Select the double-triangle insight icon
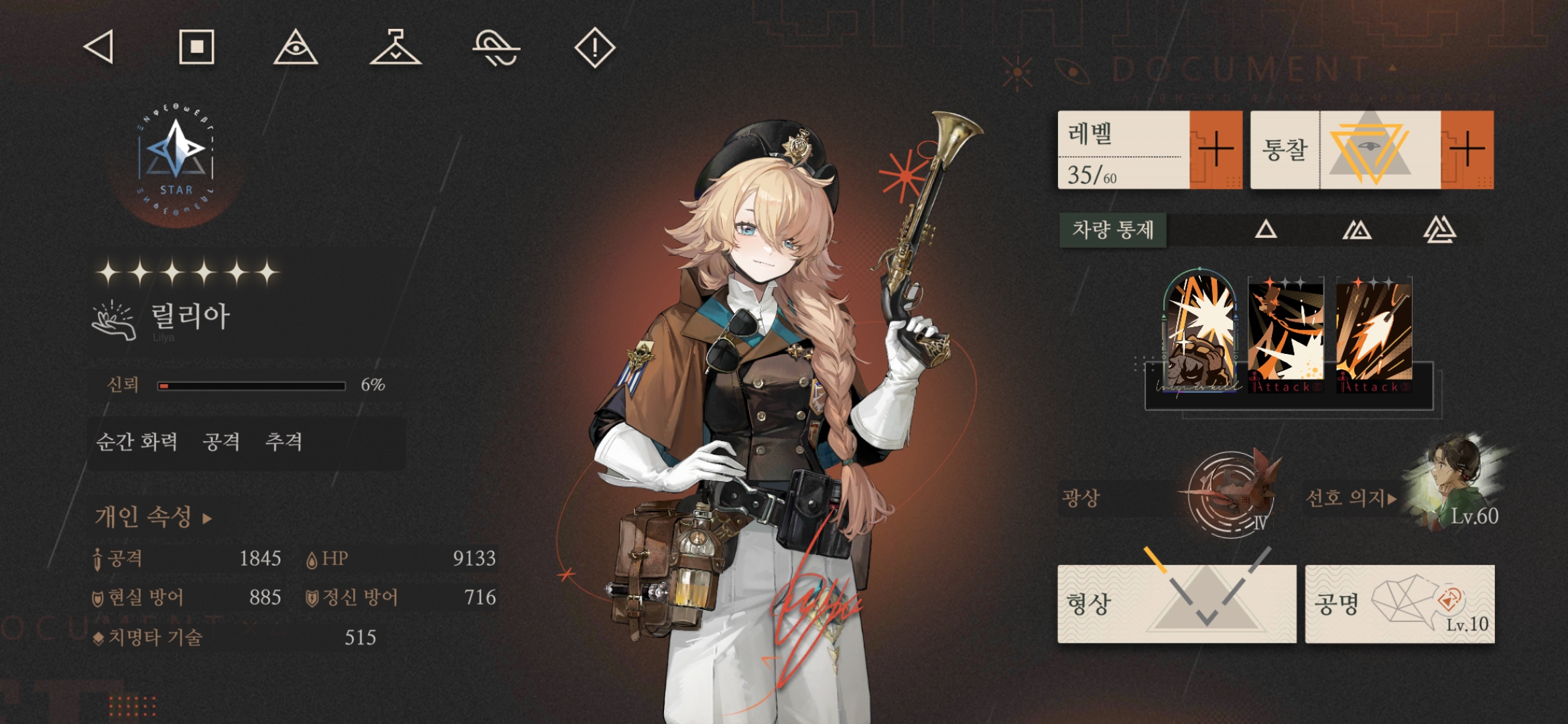Screen dimensions: 1568x724 (x=1357, y=230)
